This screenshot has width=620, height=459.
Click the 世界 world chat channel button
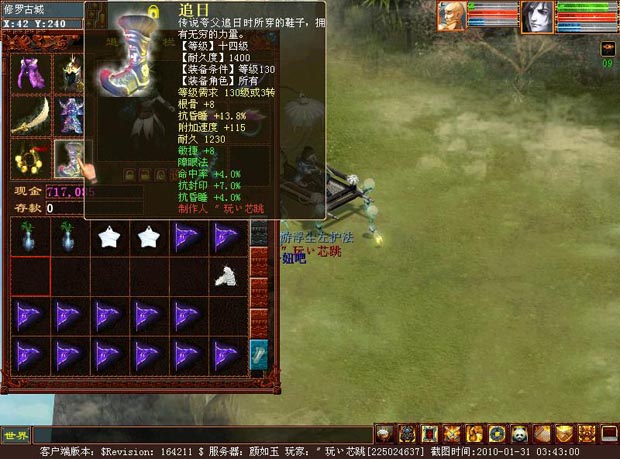pos(16,435)
